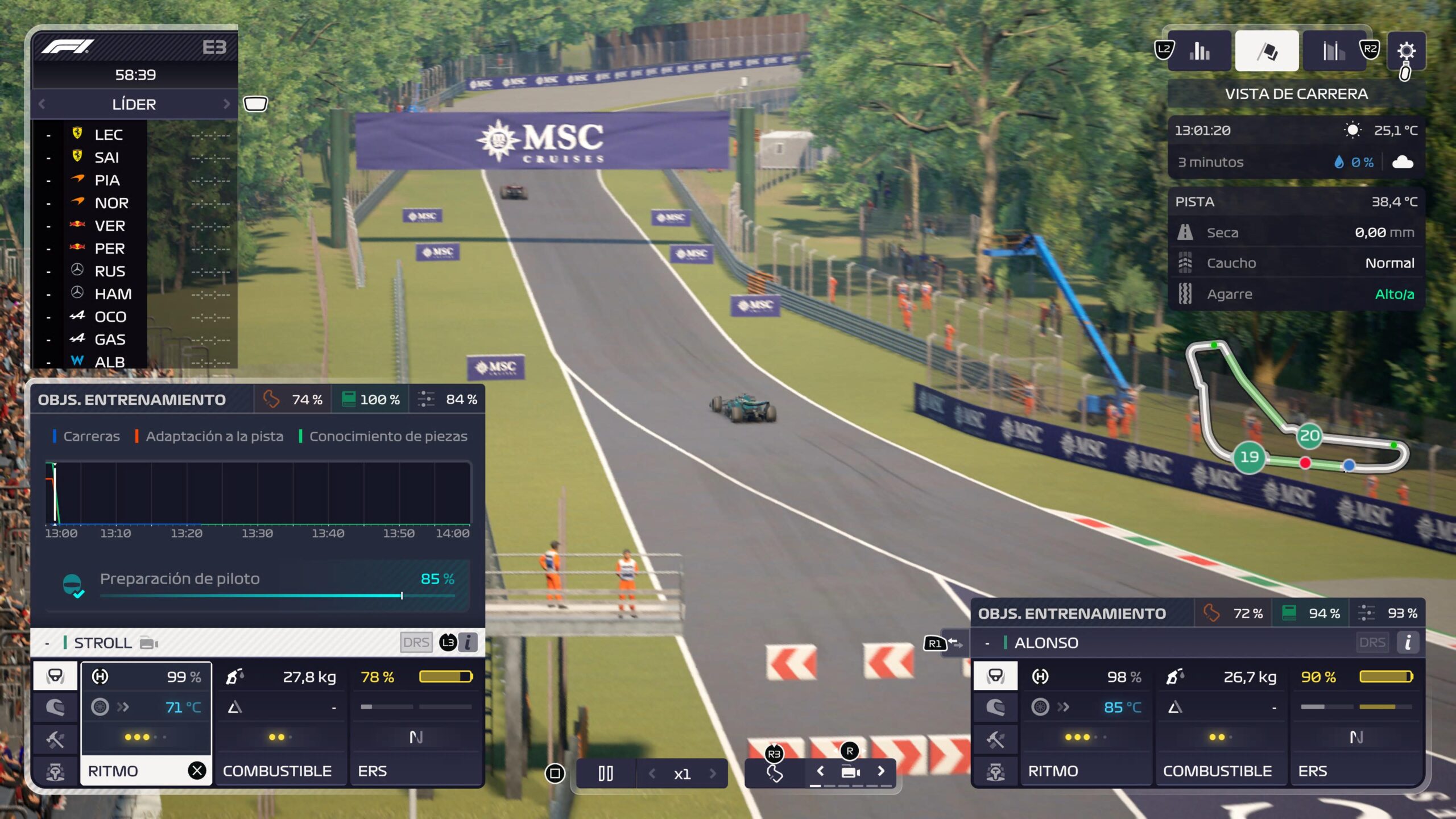Select Verstappen row in the standings
The height and width of the screenshot is (819, 1456).
pos(110,226)
